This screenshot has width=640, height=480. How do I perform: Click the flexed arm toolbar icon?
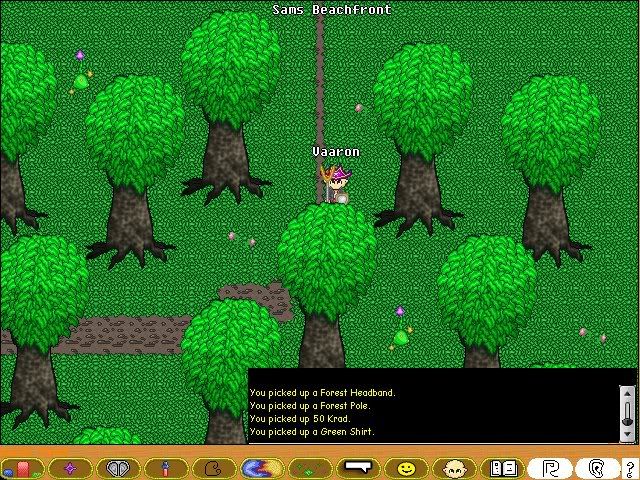click(x=214, y=467)
